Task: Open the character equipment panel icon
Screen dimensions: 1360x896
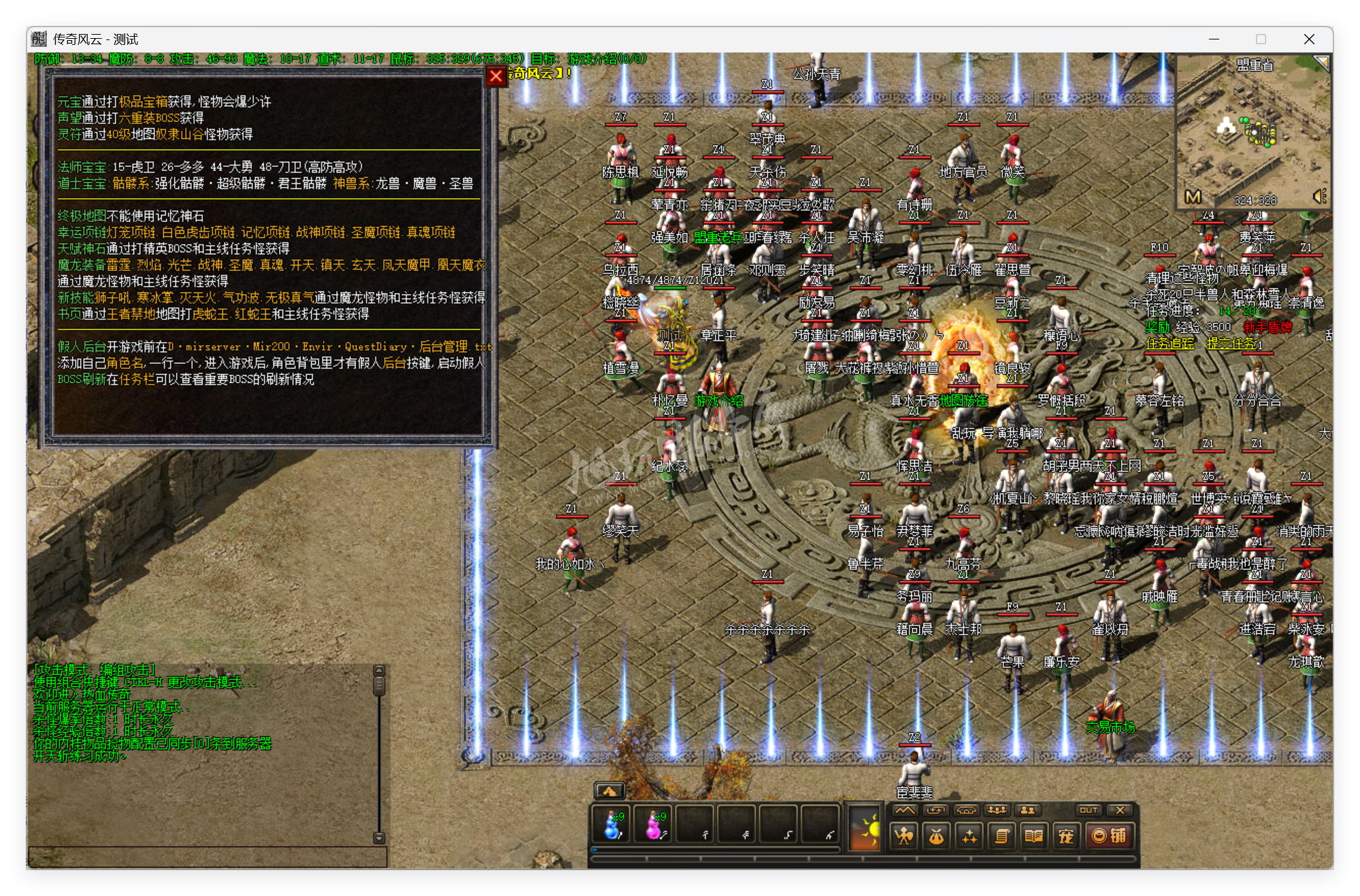Action: [903, 835]
